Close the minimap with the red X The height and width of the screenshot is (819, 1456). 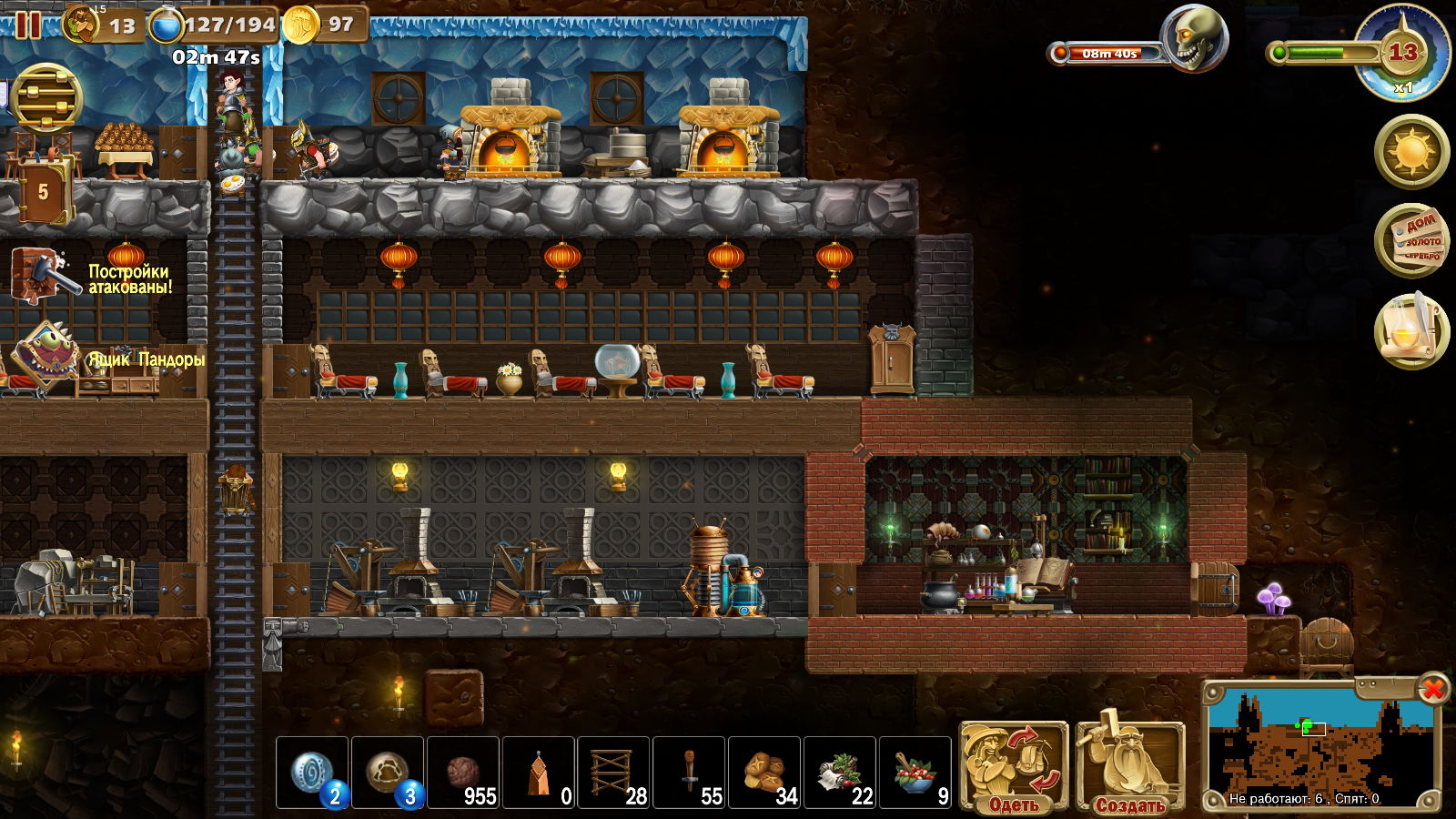click(x=1432, y=689)
